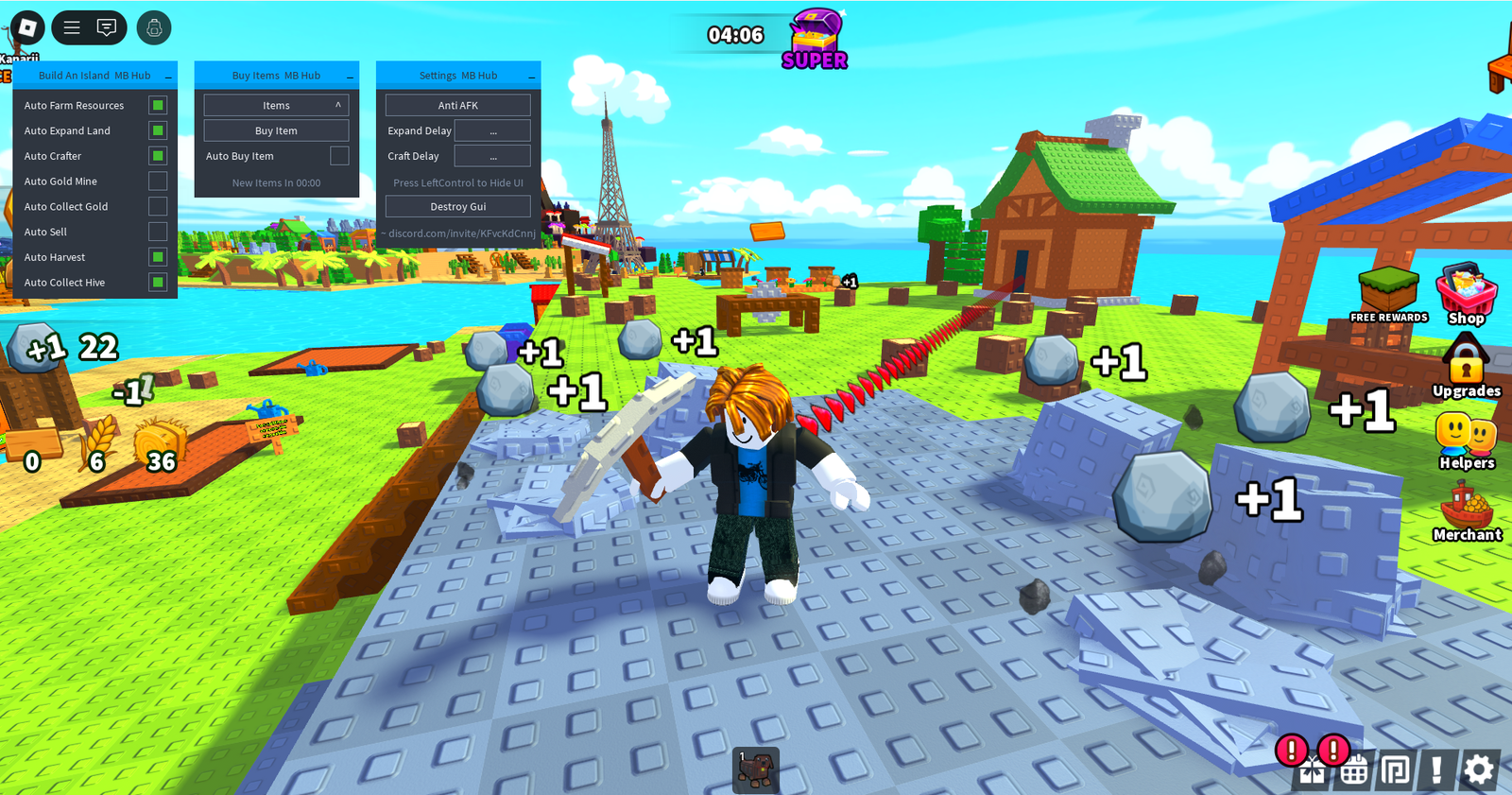Screen dimensions: 1512x795
Task: Toggle Auto Farm Resources checkbox
Action: pyautogui.click(x=158, y=105)
